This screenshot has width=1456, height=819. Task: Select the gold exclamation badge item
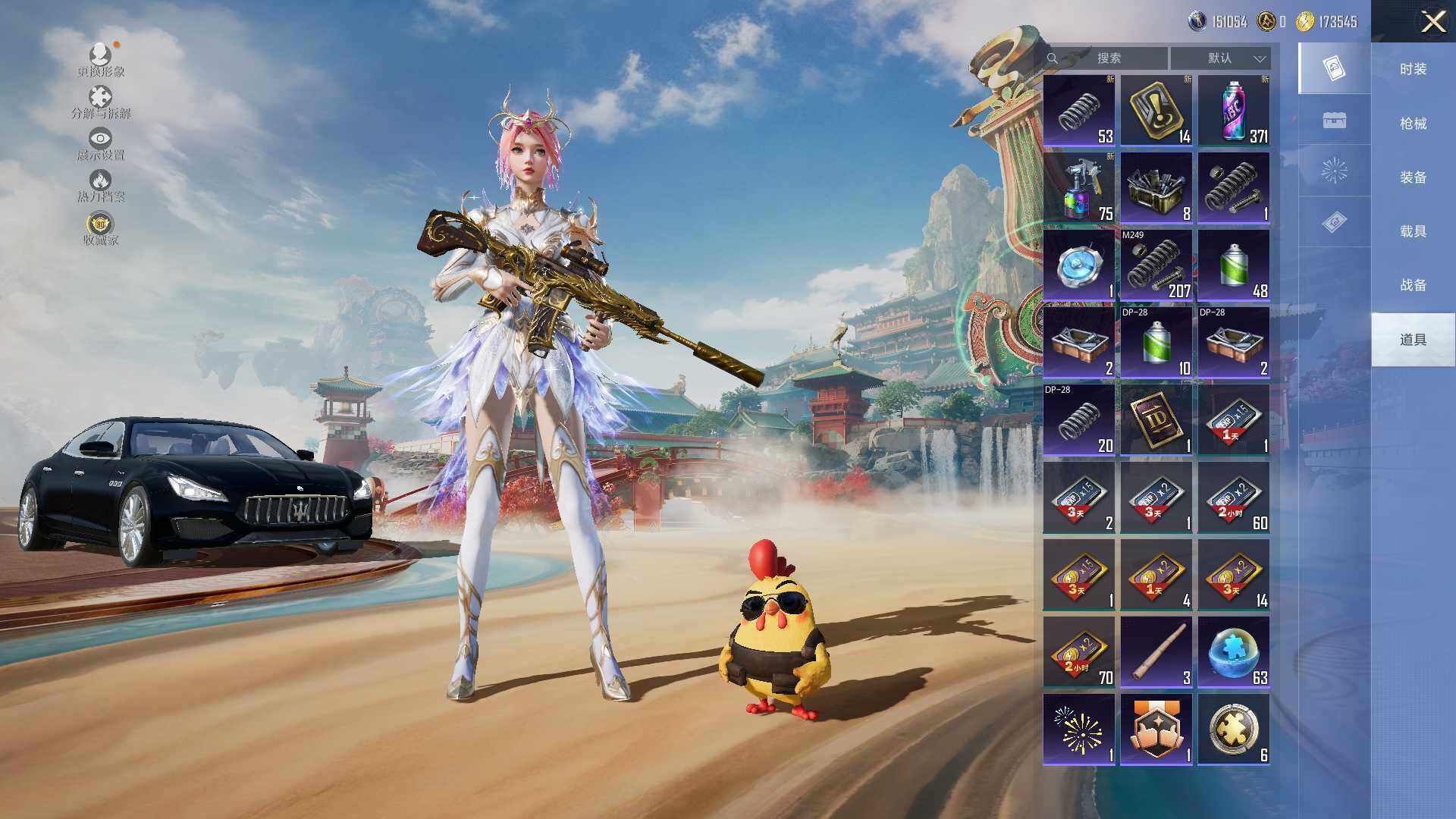[x=1156, y=110]
